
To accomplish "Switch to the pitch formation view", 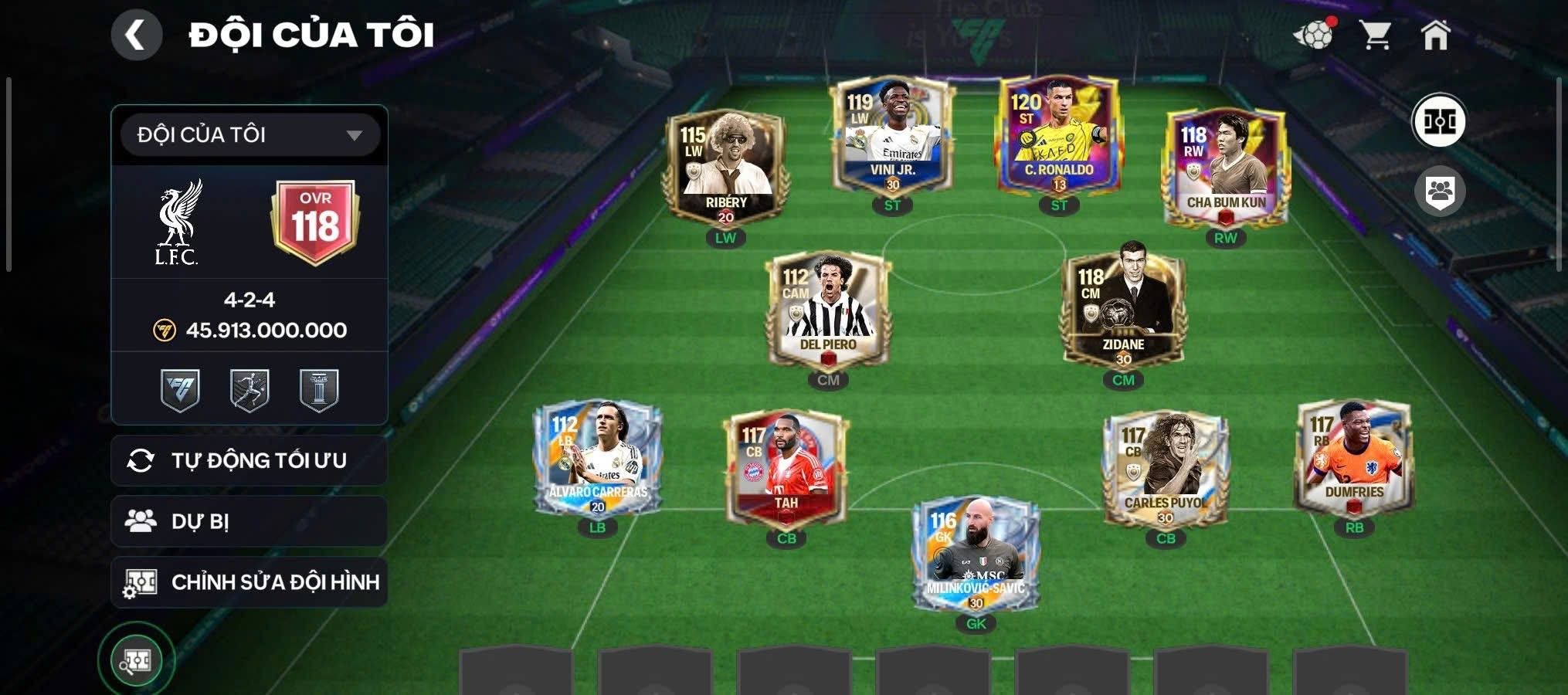I will pyautogui.click(x=1440, y=121).
